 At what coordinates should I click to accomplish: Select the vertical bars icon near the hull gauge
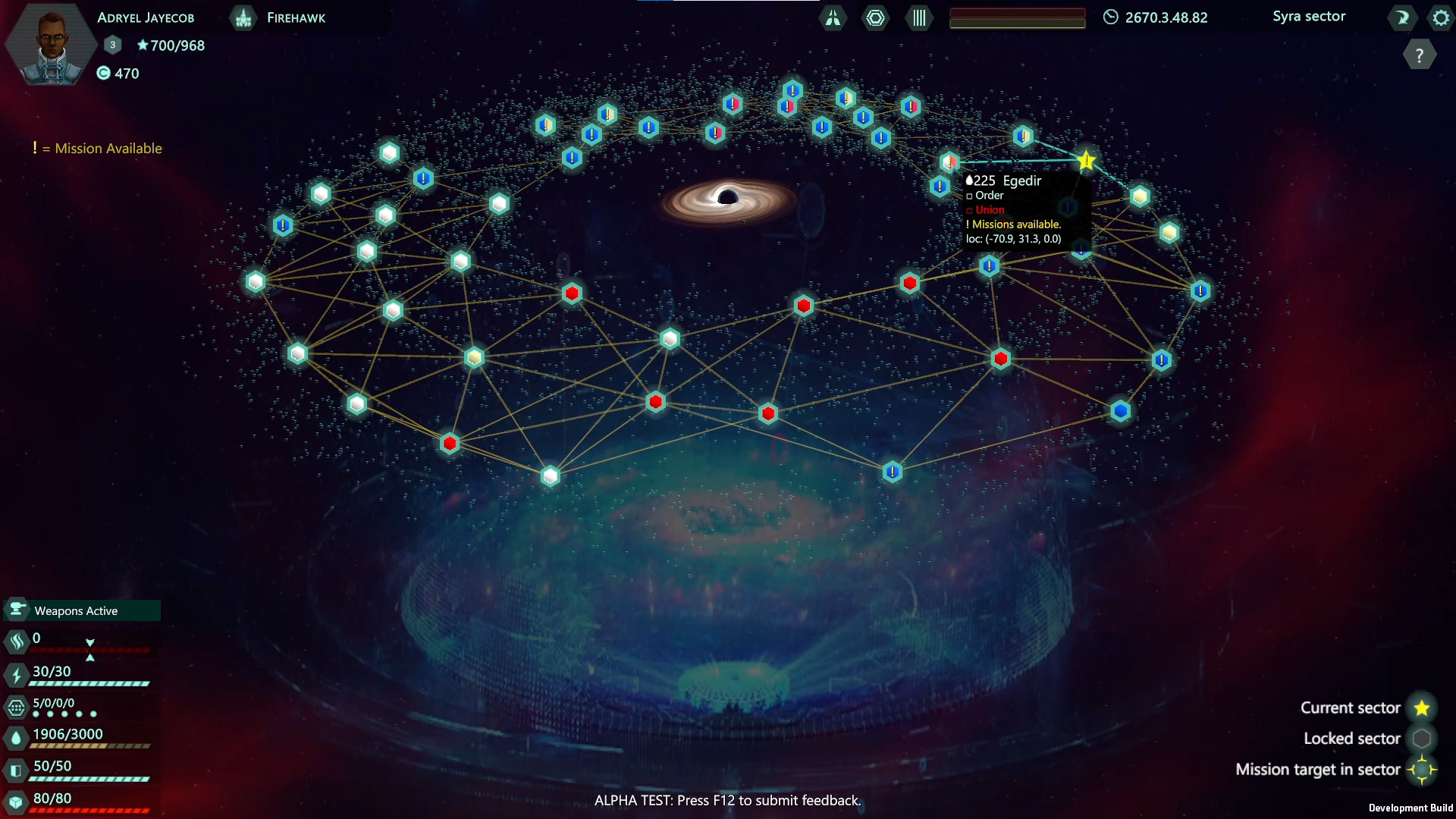point(918,18)
